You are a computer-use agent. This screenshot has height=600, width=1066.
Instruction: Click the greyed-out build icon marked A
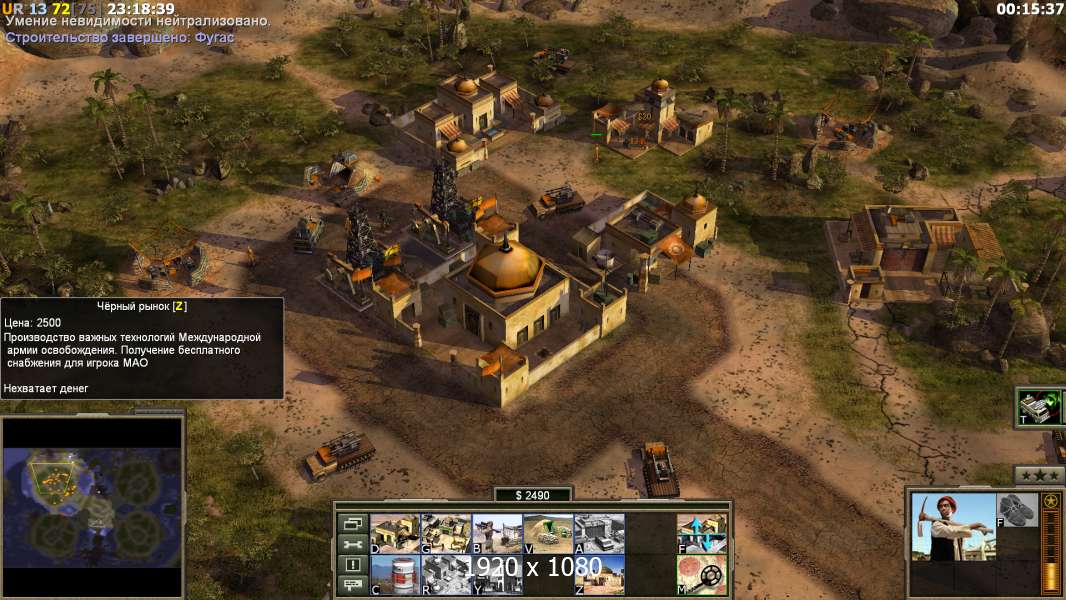click(x=599, y=533)
